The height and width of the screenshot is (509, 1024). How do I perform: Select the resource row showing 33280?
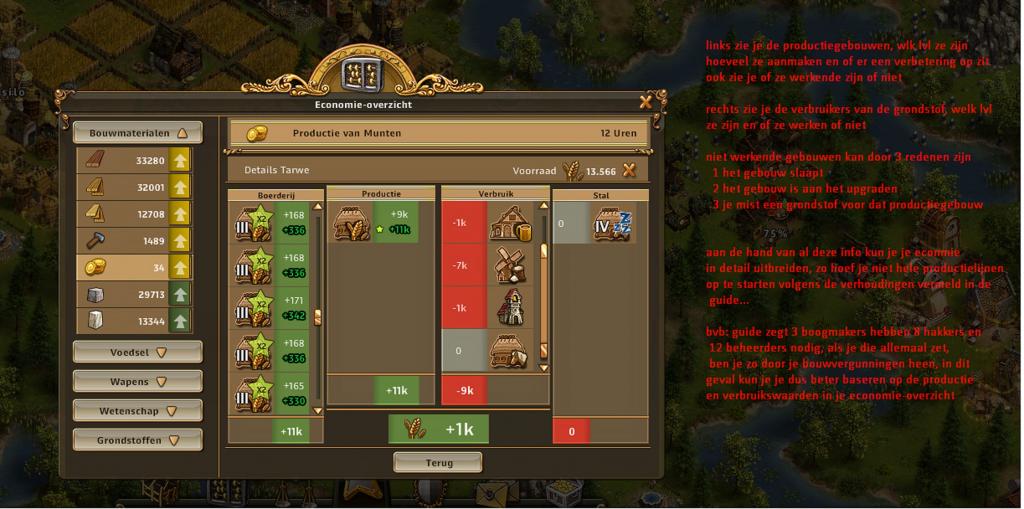pyautogui.click(x=134, y=160)
